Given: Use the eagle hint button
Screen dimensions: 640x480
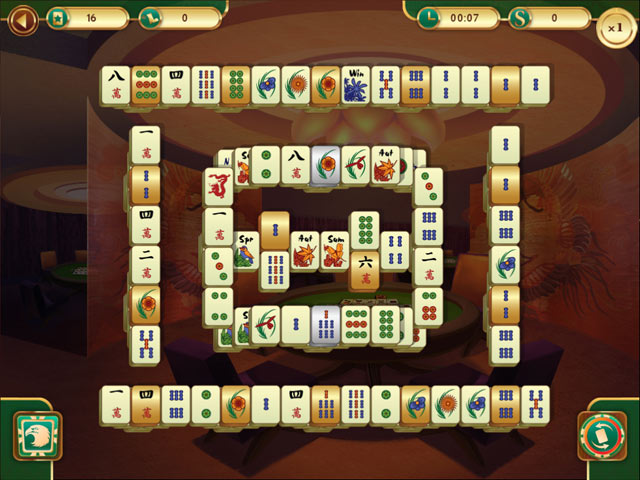Looking at the screenshot, I should 37,437.
